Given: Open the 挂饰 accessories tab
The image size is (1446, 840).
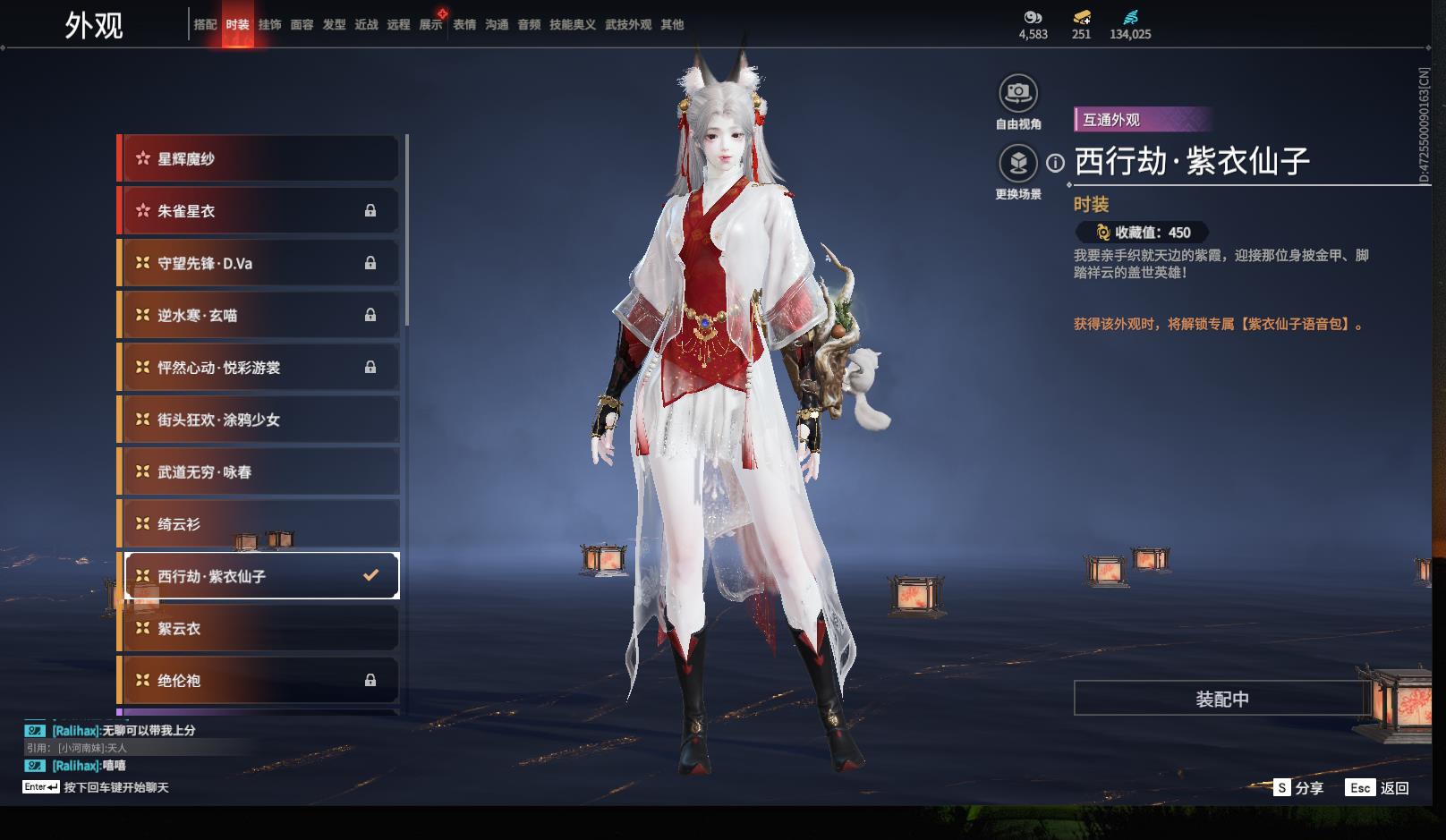Looking at the screenshot, I should 269,25.
